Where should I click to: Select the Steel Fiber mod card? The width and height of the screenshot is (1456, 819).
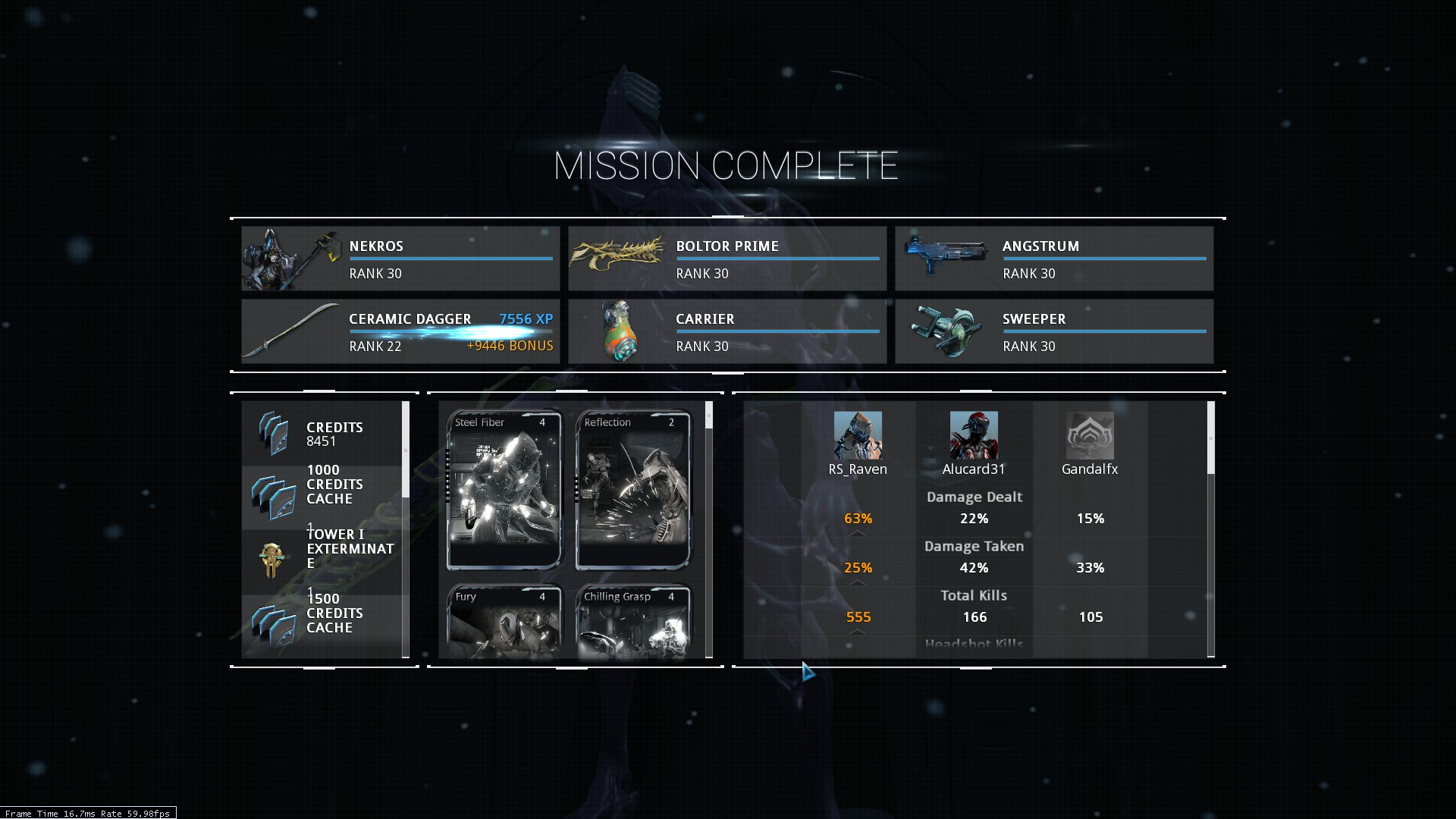pyautogui.click(x=504, y=490)
